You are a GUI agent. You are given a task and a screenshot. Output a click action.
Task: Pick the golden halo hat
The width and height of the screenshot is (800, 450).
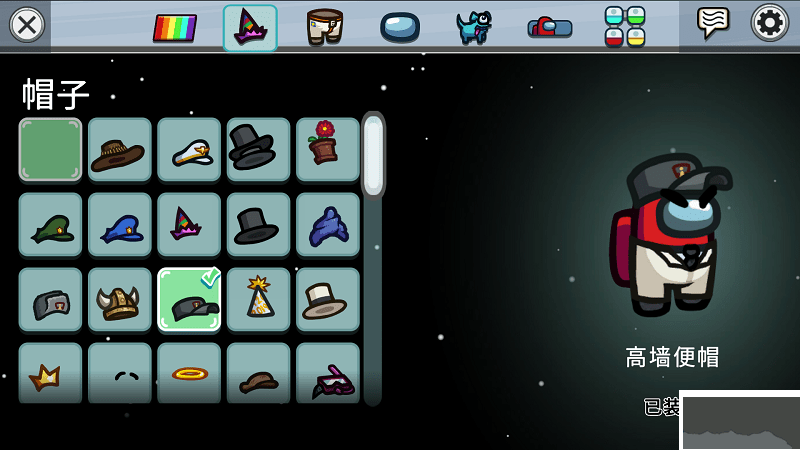tap(189, 373)
